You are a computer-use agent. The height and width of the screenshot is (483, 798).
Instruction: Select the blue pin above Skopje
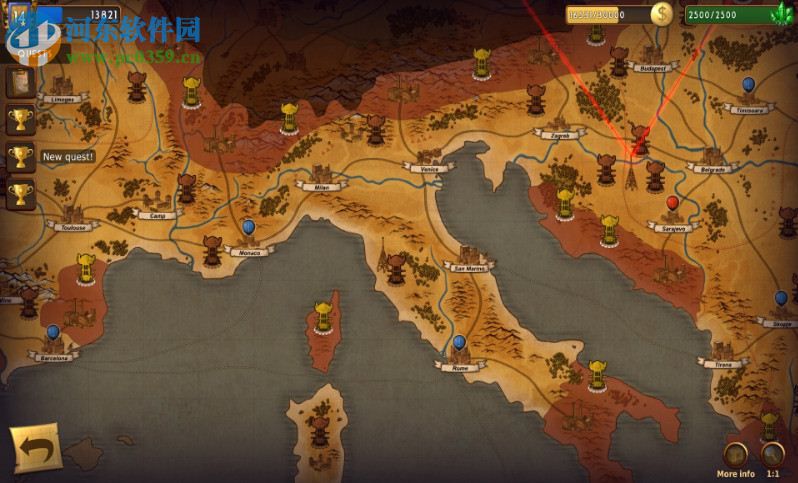(780, 299)
